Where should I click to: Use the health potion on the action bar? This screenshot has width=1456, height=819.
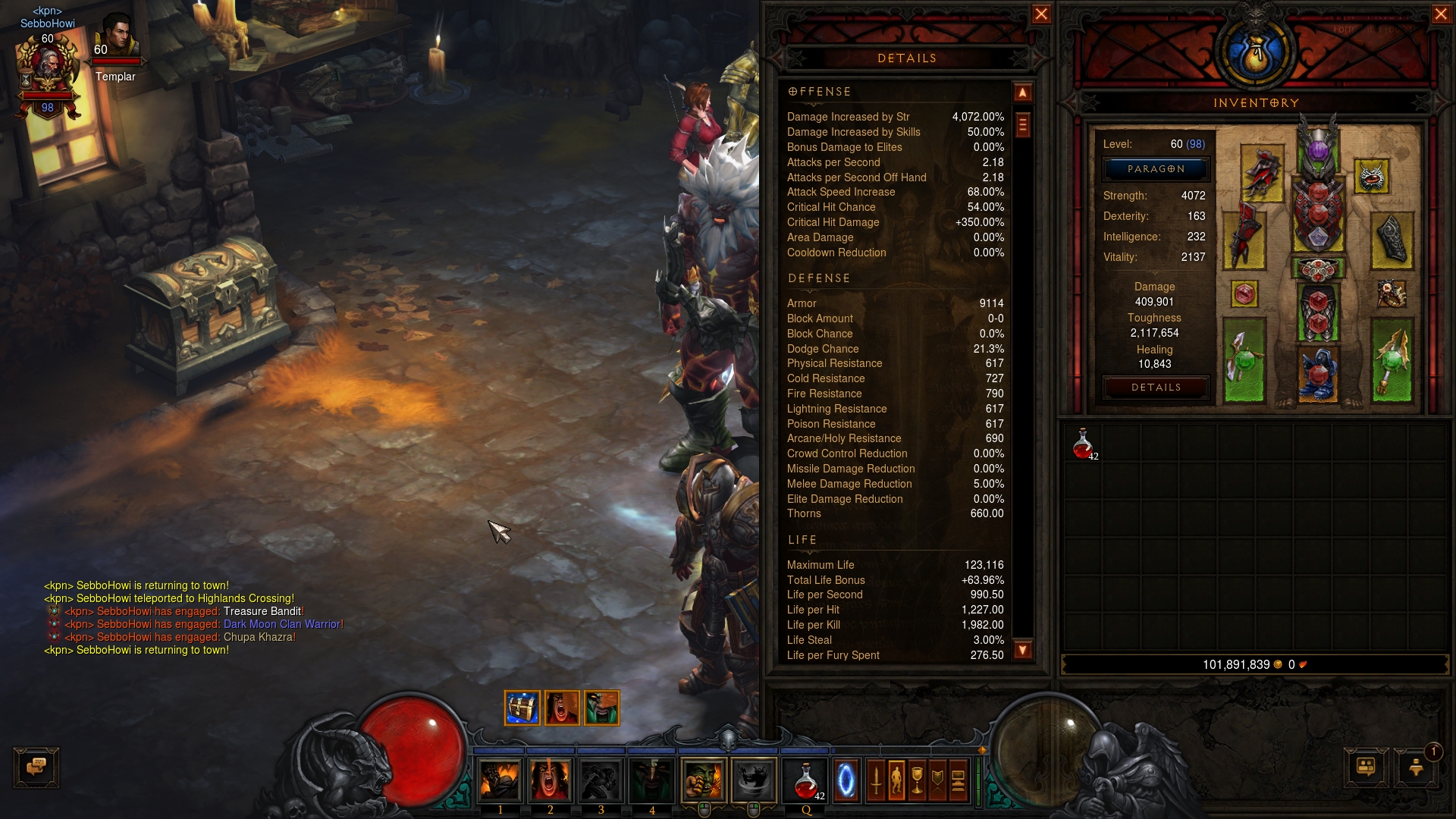[806, 780]
